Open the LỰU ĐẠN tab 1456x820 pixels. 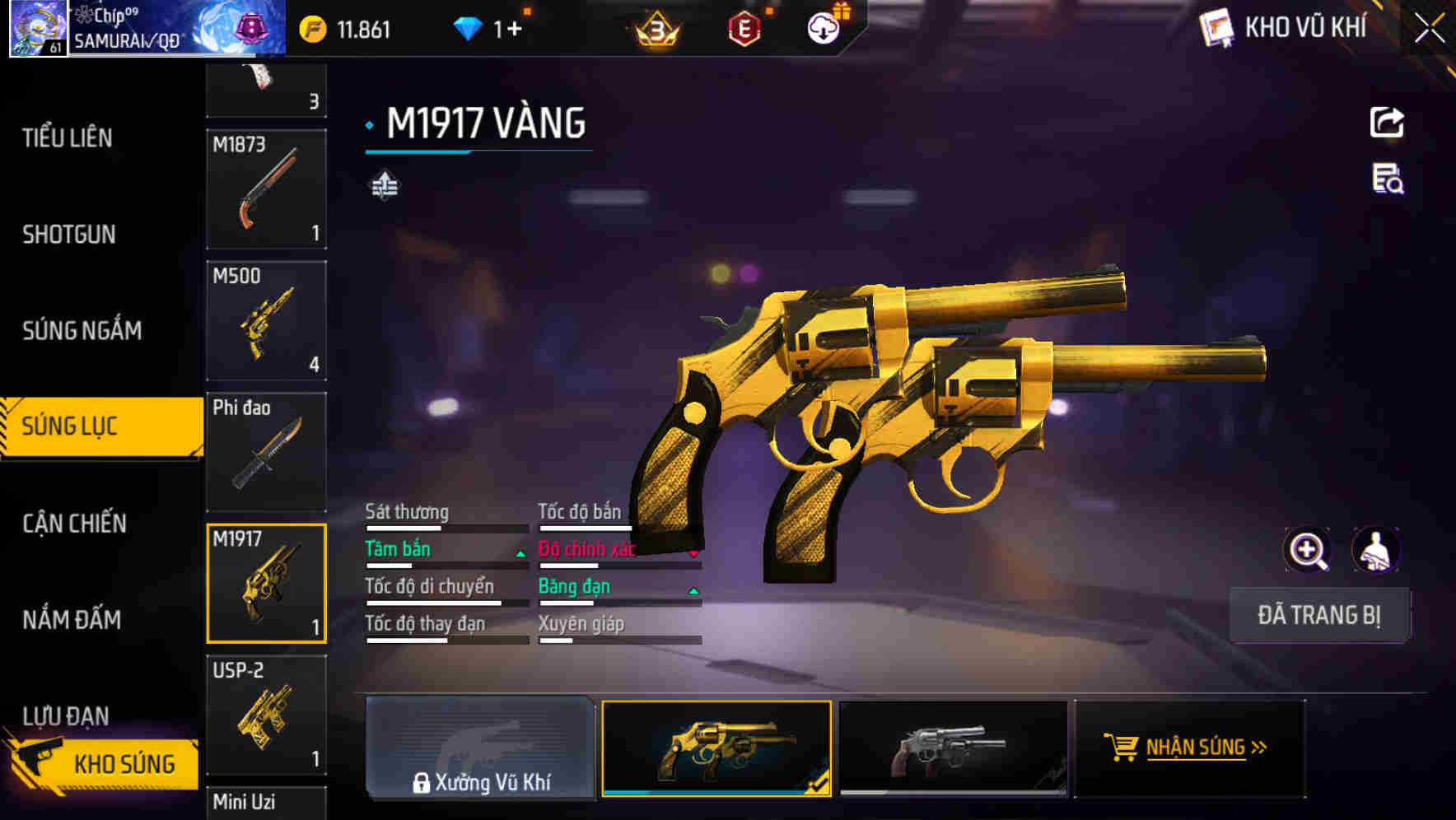[68, 715]
